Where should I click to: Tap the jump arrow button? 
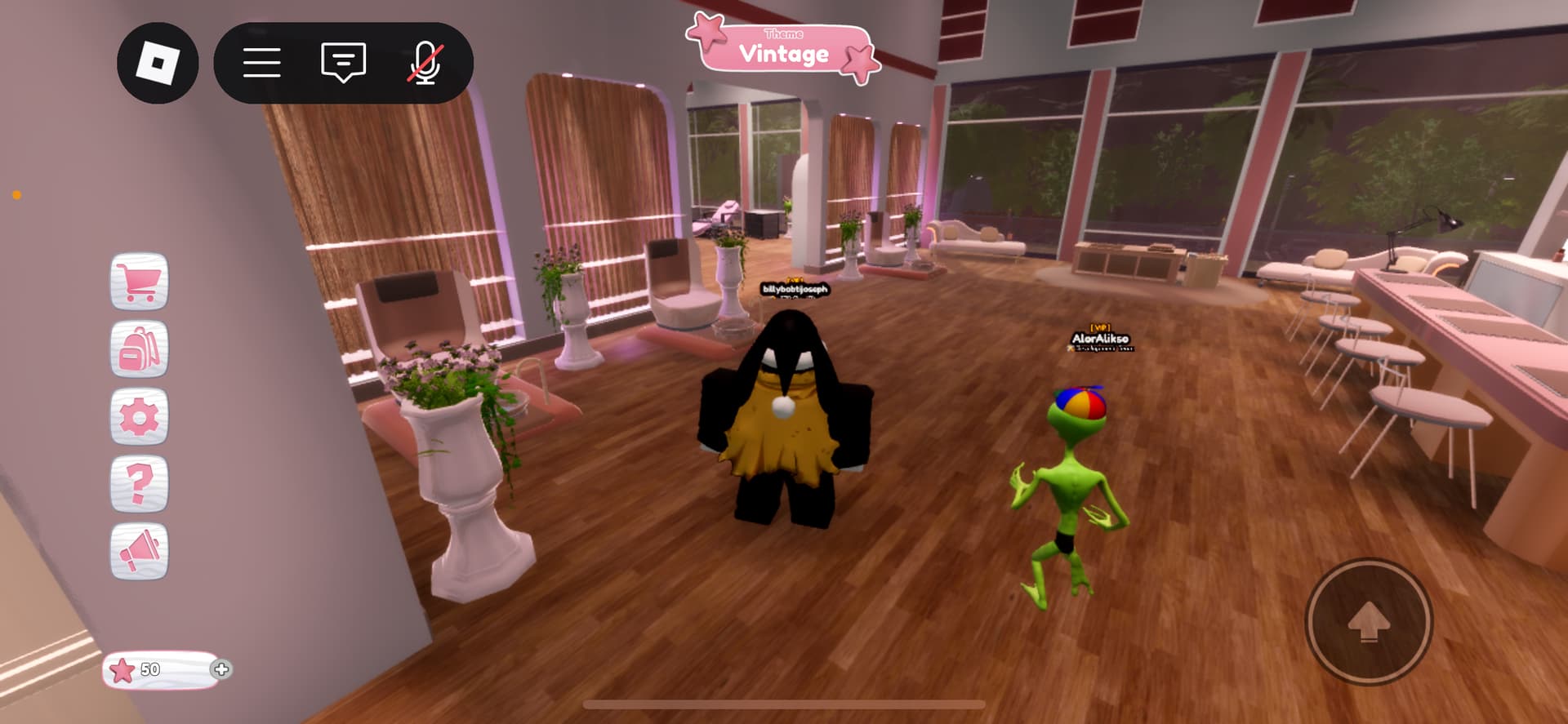(x=1369, y=622)
